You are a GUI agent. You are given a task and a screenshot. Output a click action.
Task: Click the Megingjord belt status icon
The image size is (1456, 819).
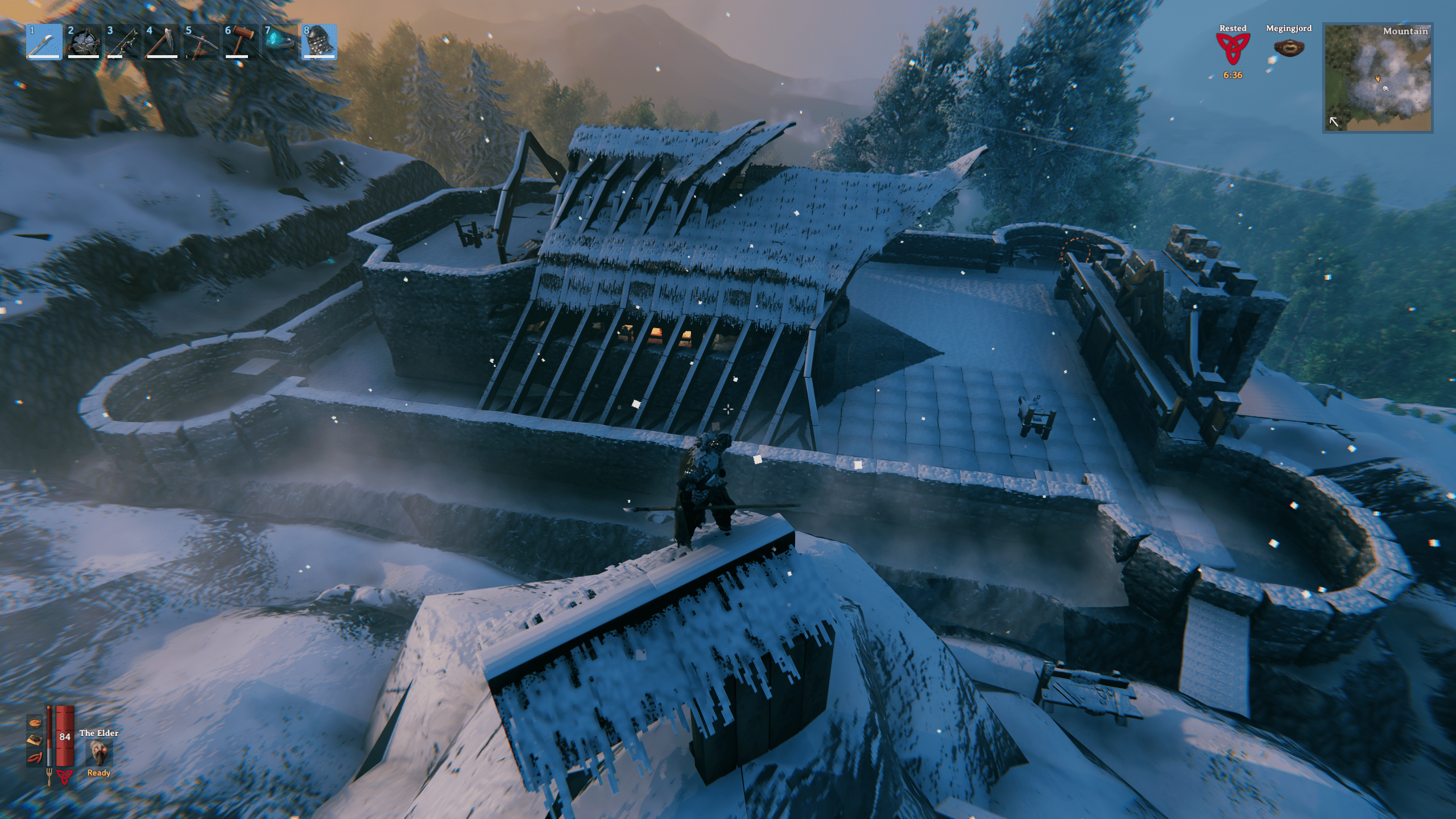(x=1288, y=48)
